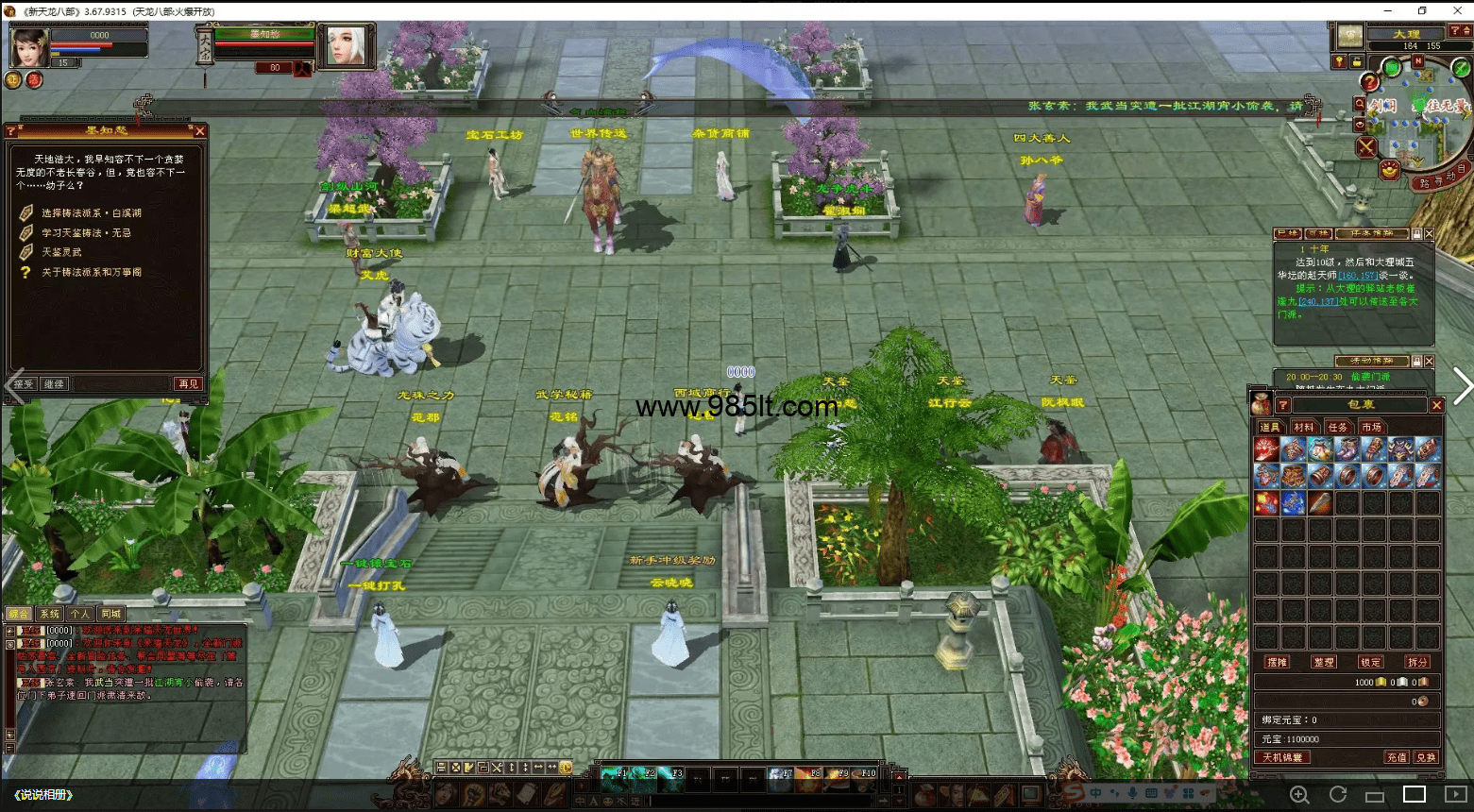Open the 天机锦囊 button
The image size is (1474, 812).
coord(1282,757)
